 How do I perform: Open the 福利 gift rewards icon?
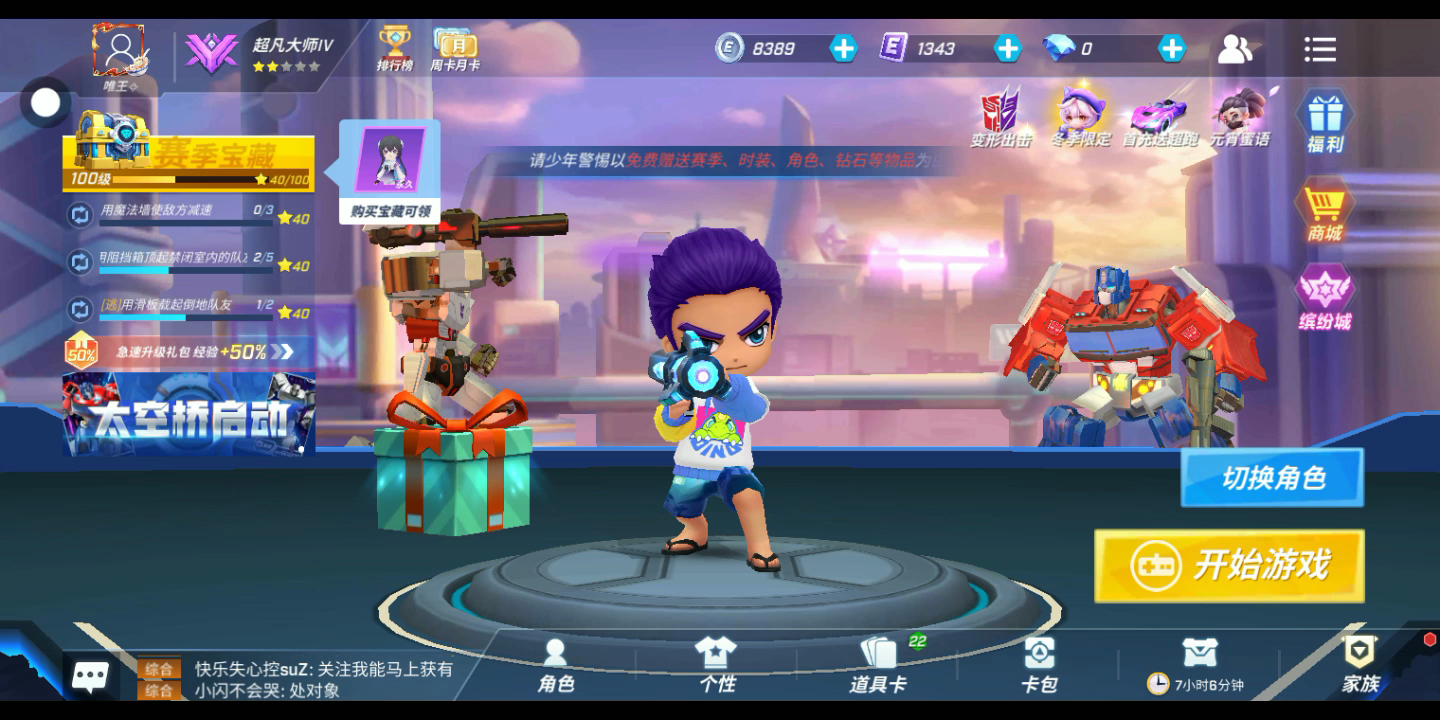(1325, 121)
